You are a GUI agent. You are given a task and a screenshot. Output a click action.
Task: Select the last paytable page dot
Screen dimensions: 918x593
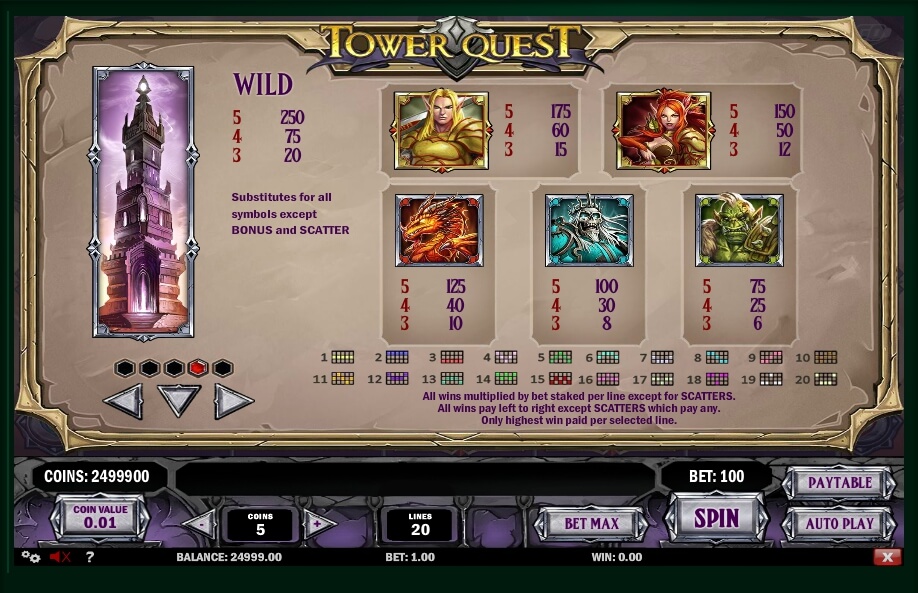[x=222, y=368]
